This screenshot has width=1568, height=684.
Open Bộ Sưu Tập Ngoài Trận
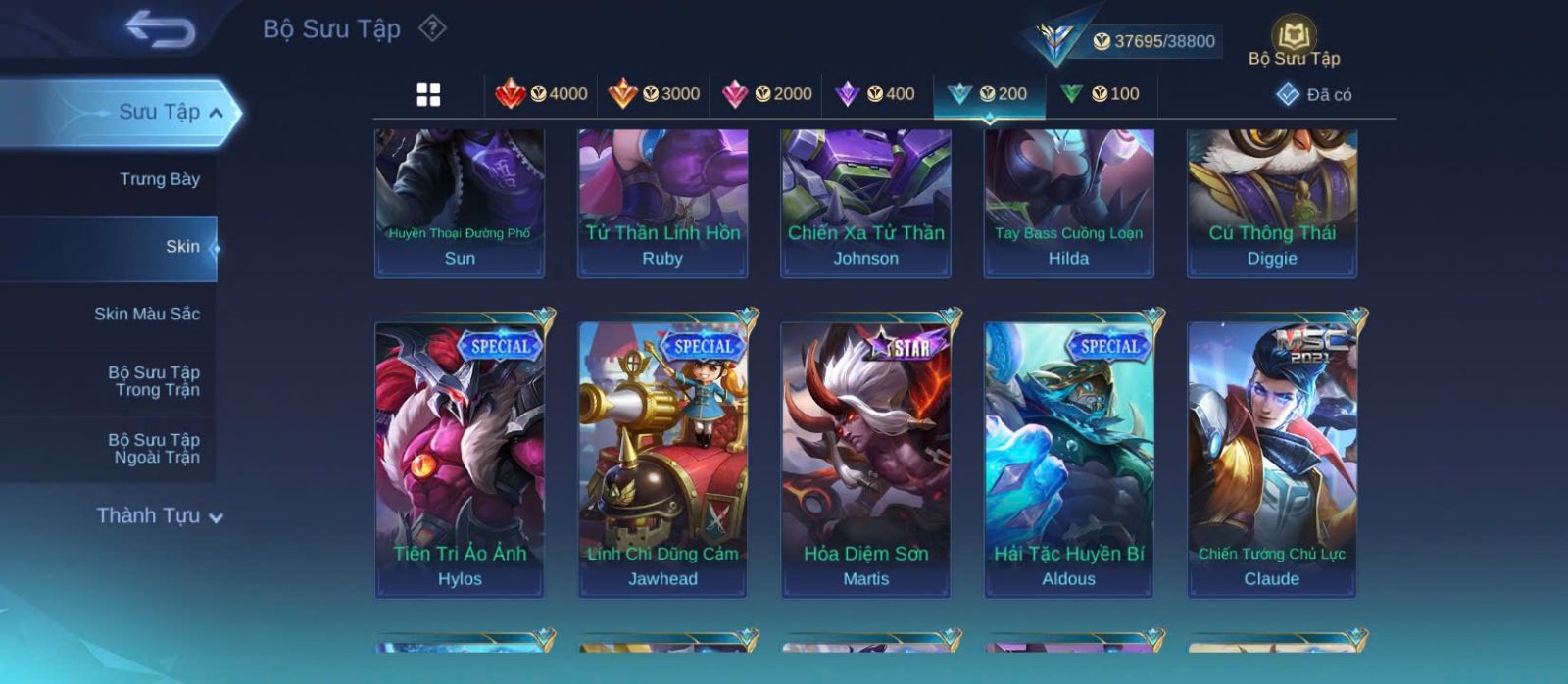(x=154, y=449)
